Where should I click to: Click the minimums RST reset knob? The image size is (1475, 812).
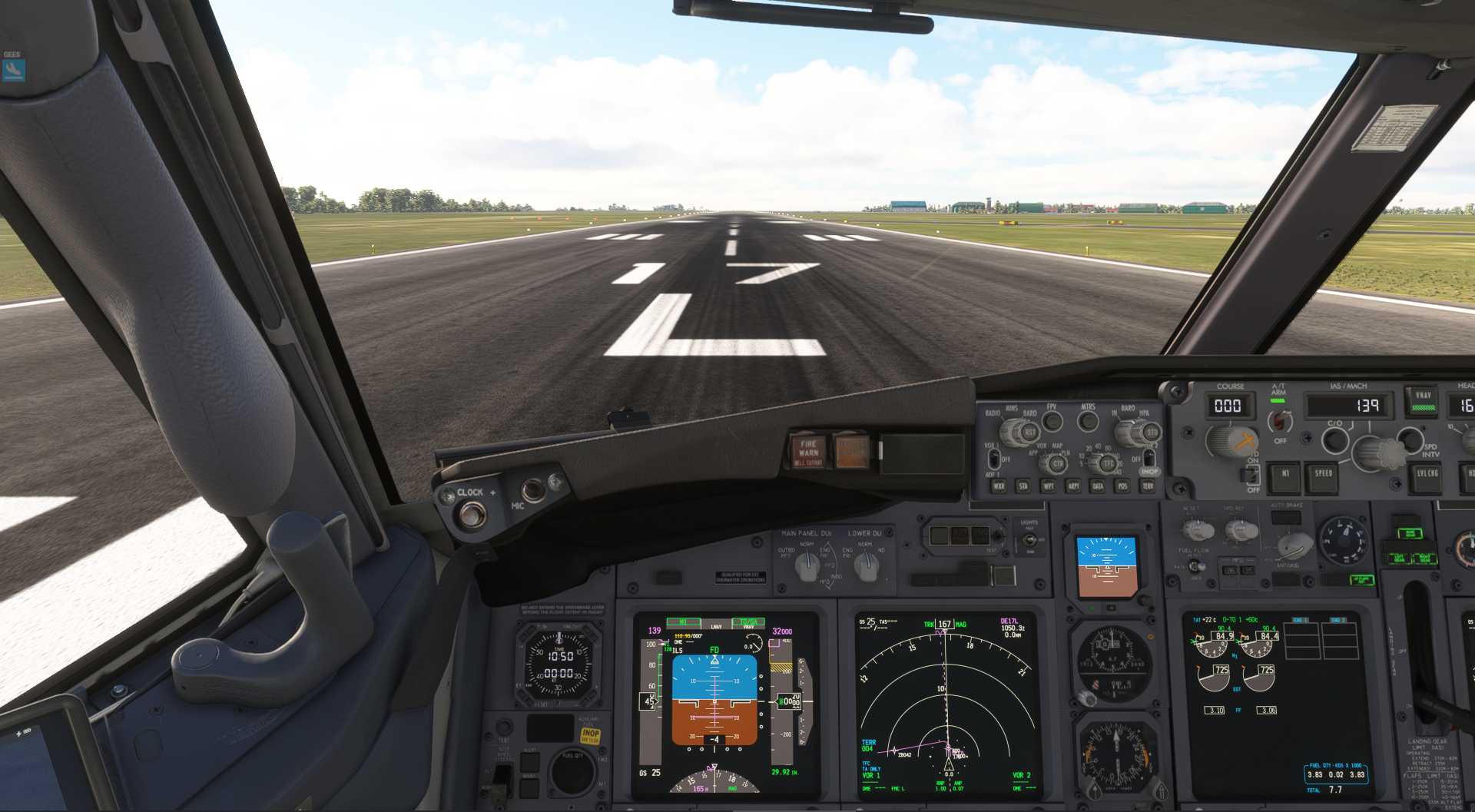(x=1029, y=433)
